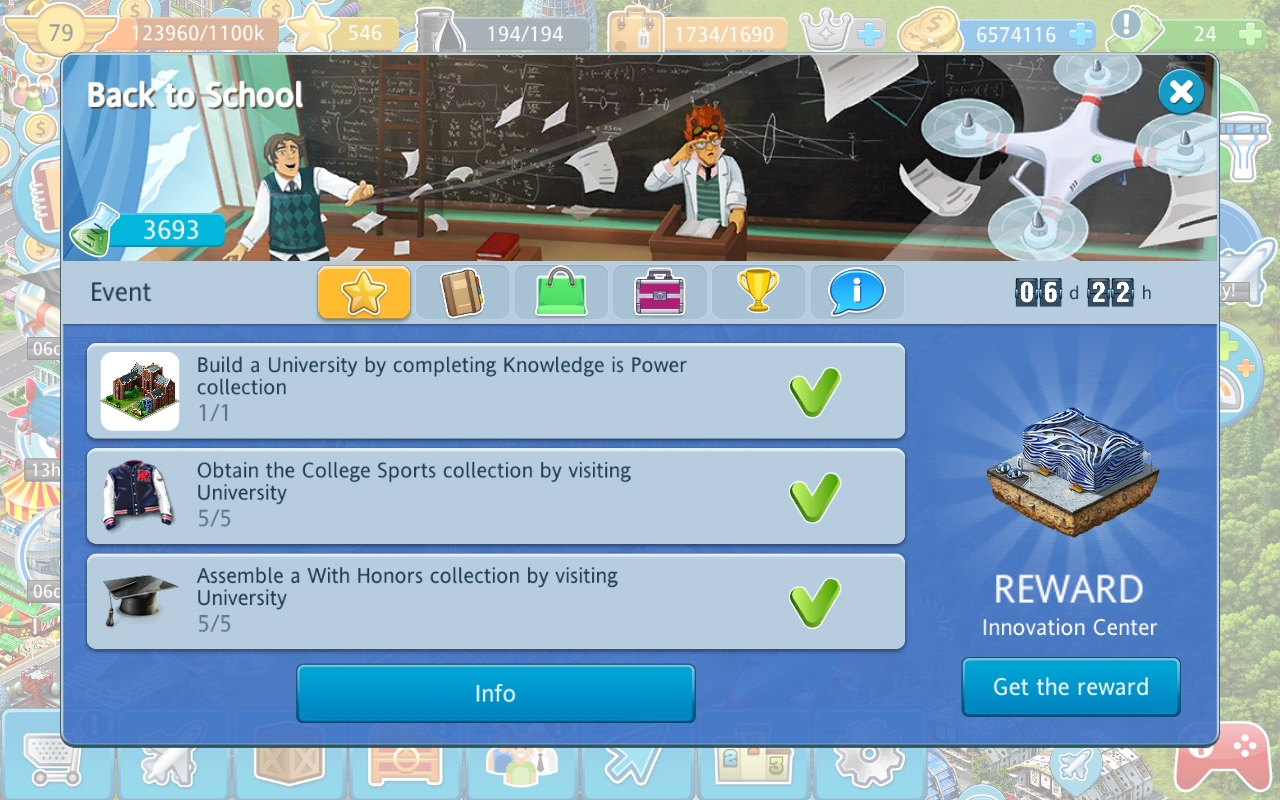Open the shopping cart store button
The image size is (1280, 800).
click(x=48, y=762)
